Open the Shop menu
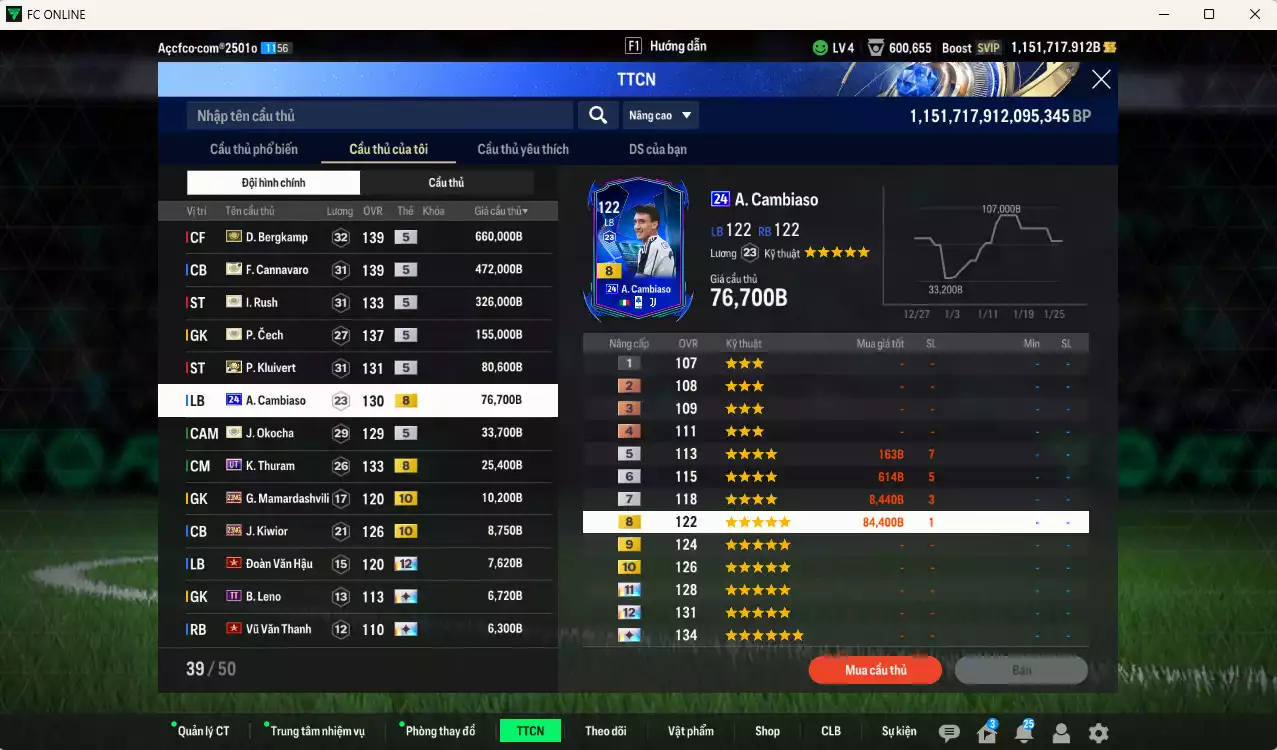 click(767, 731)
